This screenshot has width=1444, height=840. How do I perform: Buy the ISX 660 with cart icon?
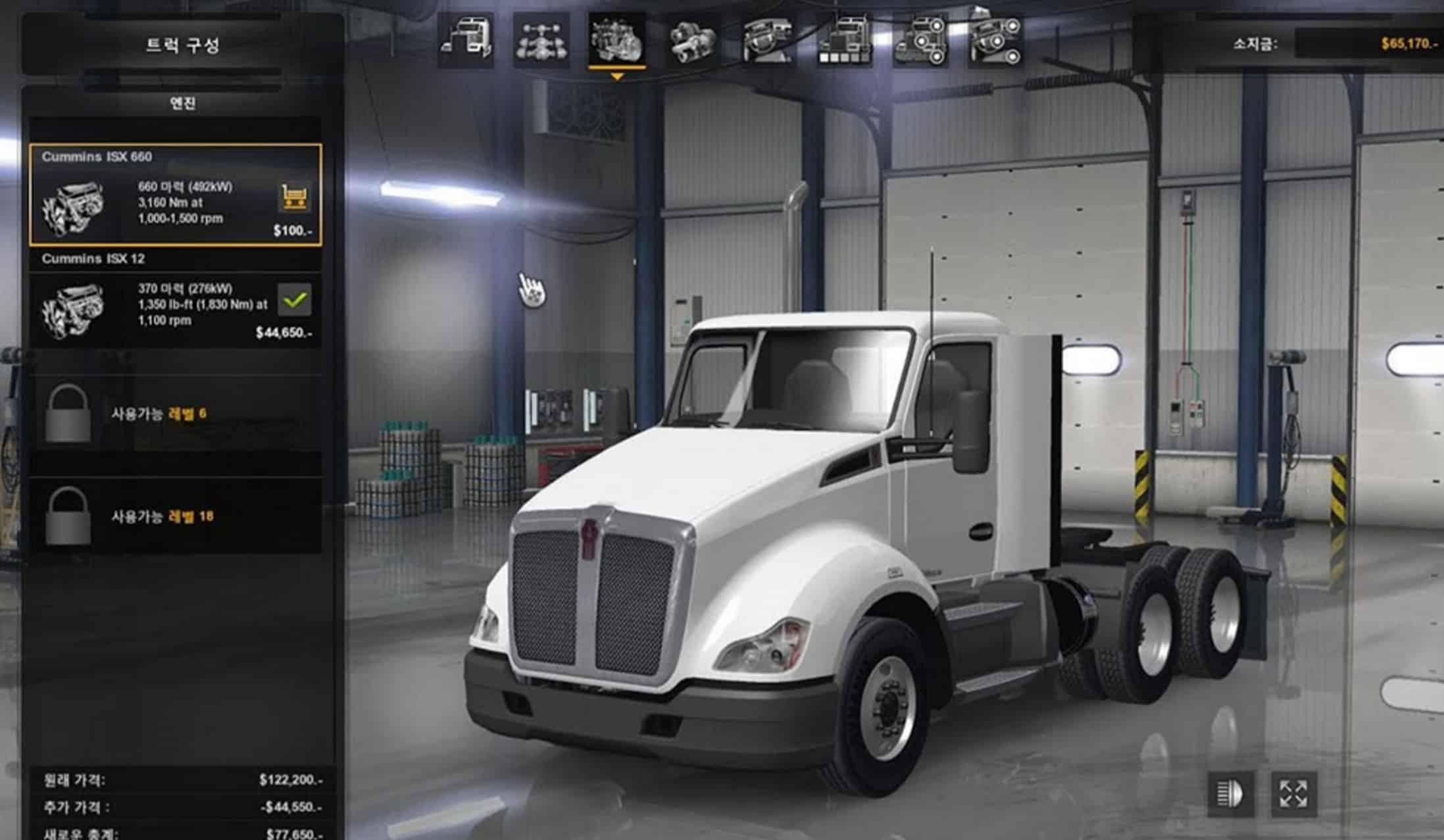point(294,197)
